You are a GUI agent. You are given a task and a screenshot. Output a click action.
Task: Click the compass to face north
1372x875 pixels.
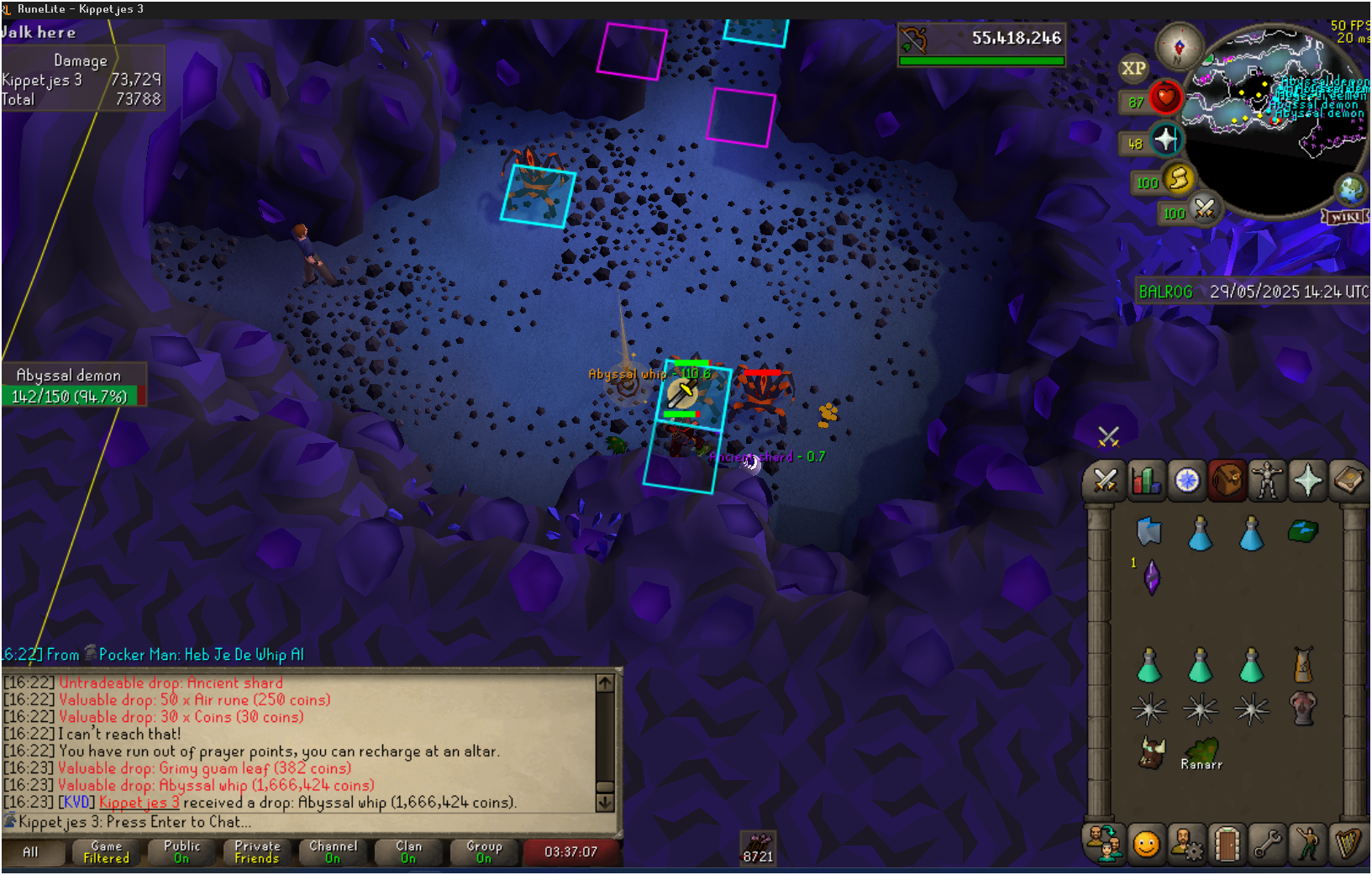click(1179, 46)
